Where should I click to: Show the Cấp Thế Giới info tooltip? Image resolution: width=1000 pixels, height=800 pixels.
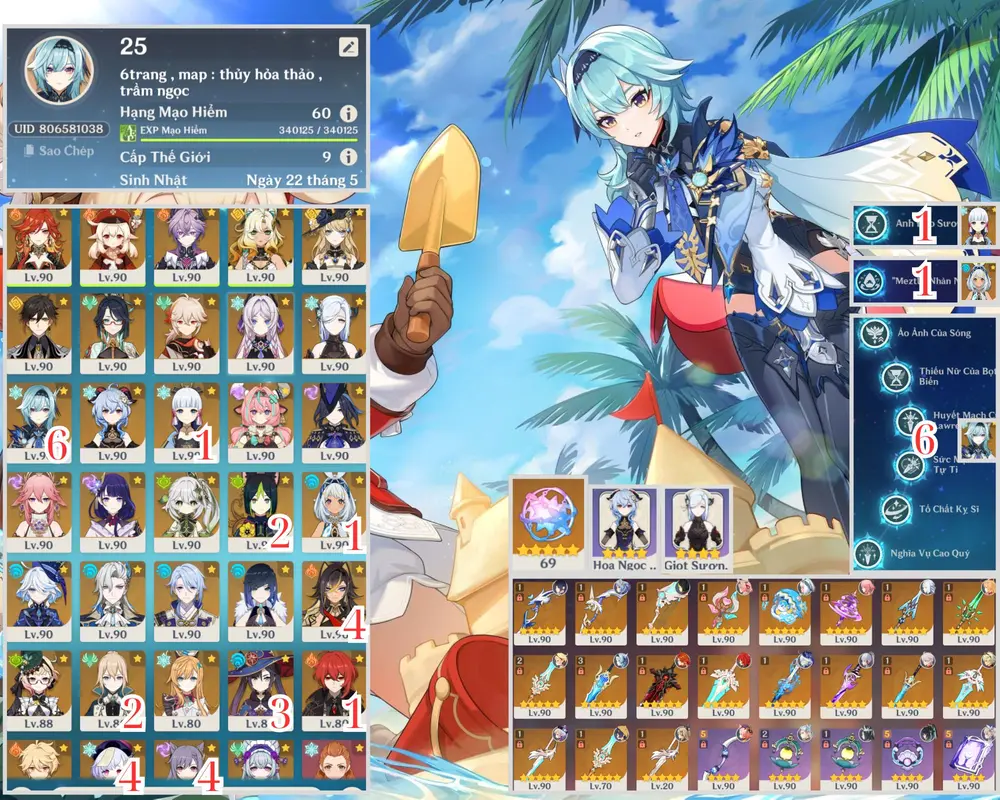348,157
